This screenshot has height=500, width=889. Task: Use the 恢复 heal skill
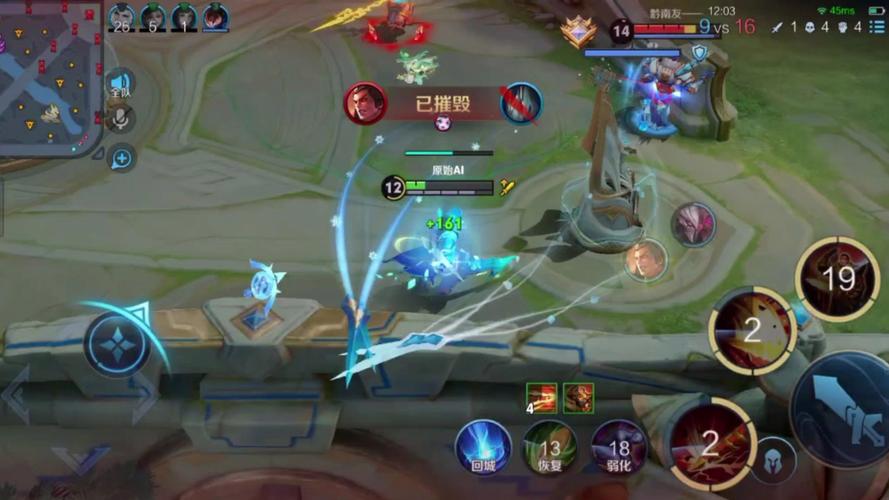550,447
